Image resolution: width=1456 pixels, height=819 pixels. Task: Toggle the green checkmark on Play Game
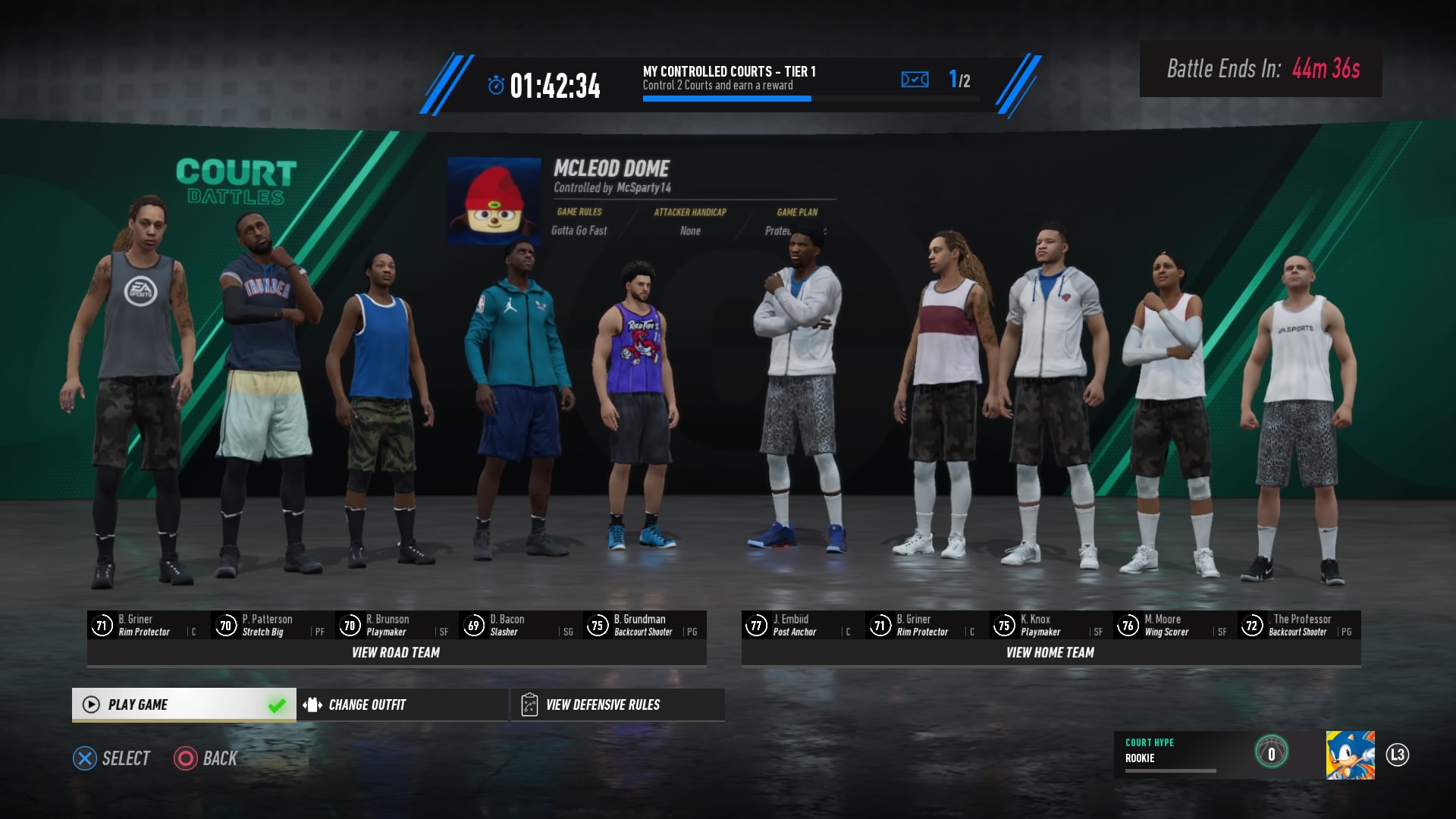click(276, 703)
